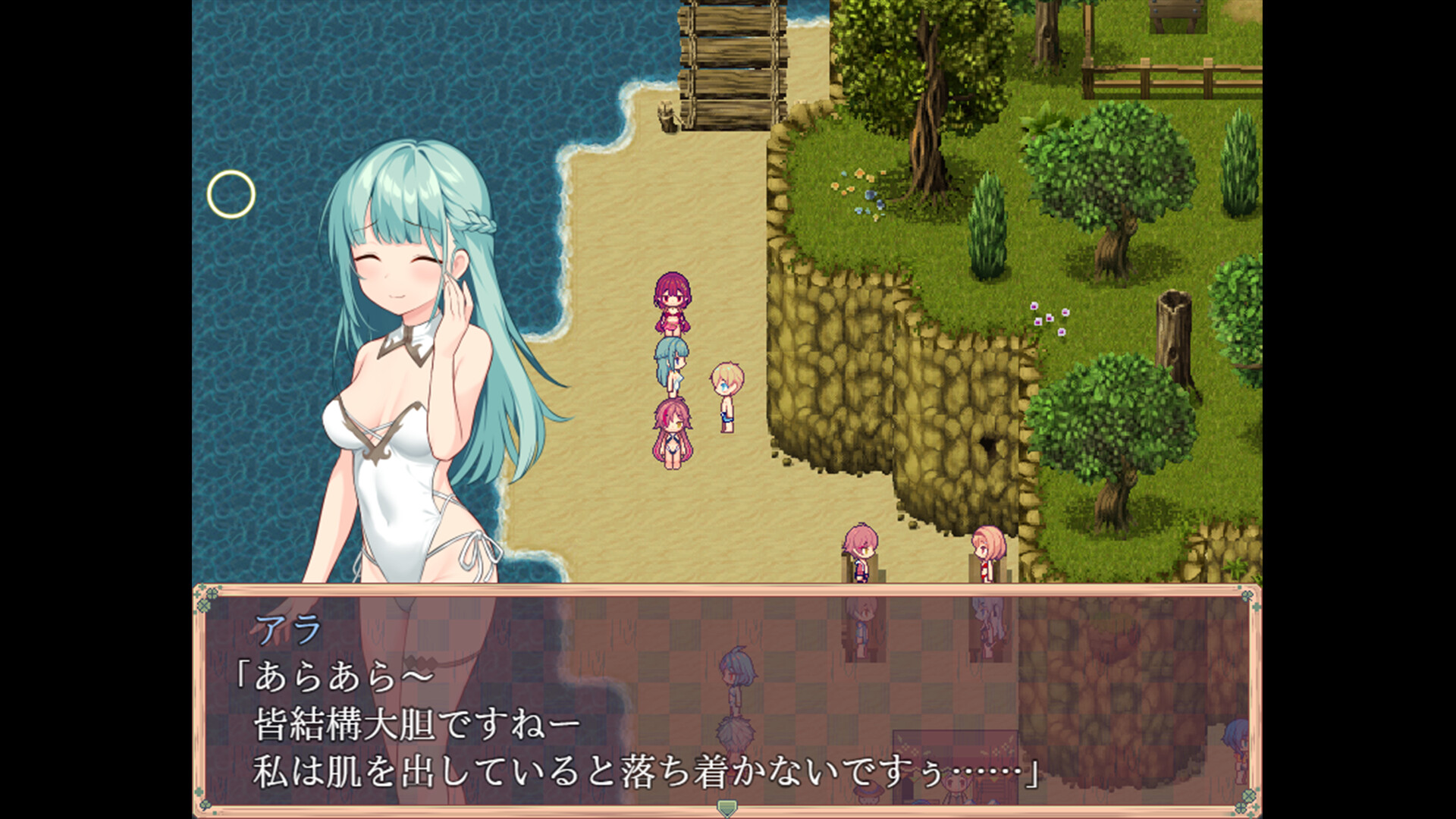Click the decorative clover corner of the dialogue frame
The image size is (1456, 819).
tap(205, 607)
